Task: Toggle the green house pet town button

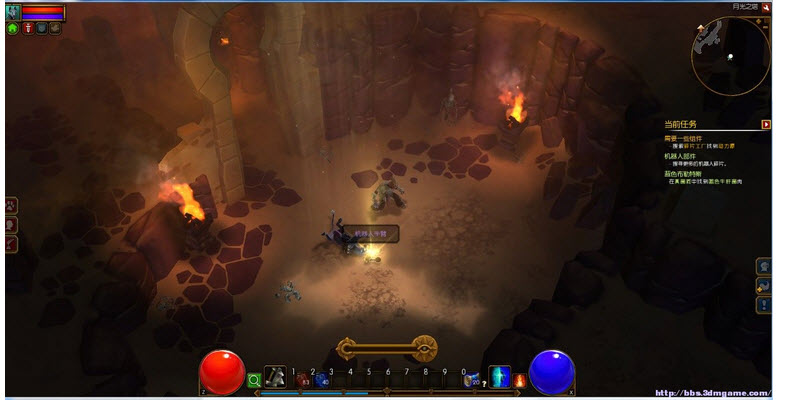Action: tap(13, 29)
